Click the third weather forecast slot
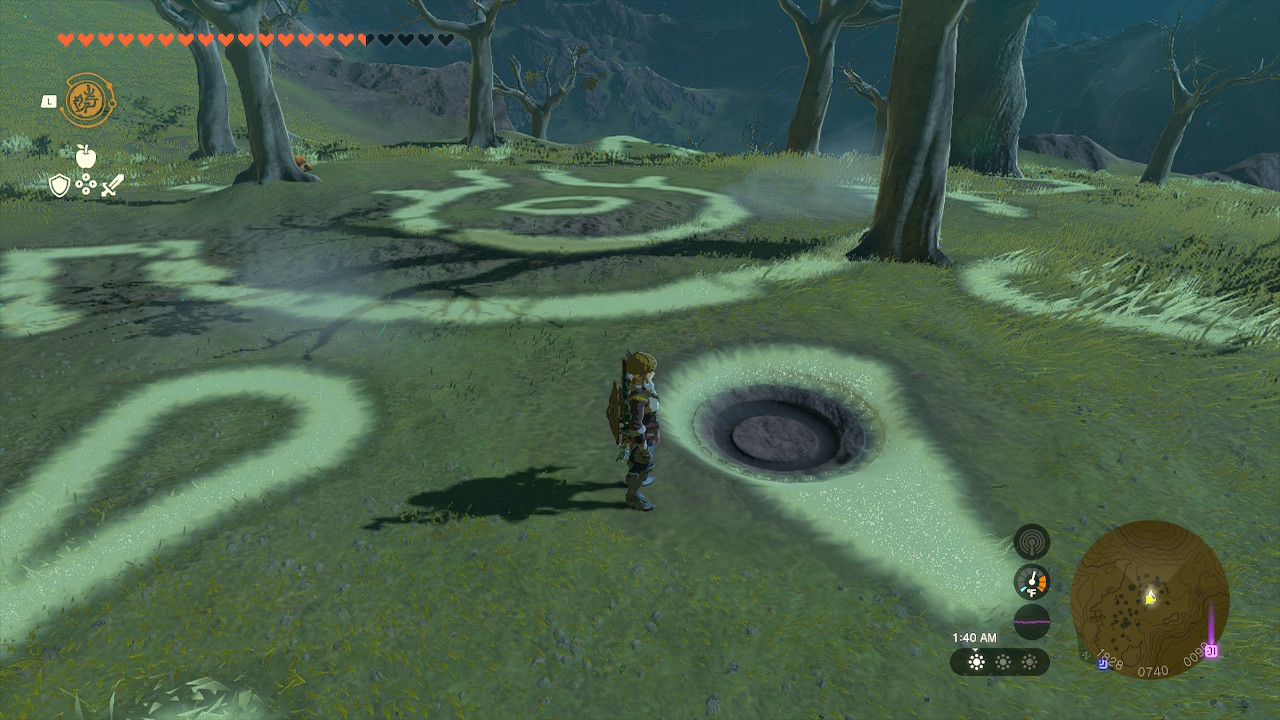 tap(1031, 660)
